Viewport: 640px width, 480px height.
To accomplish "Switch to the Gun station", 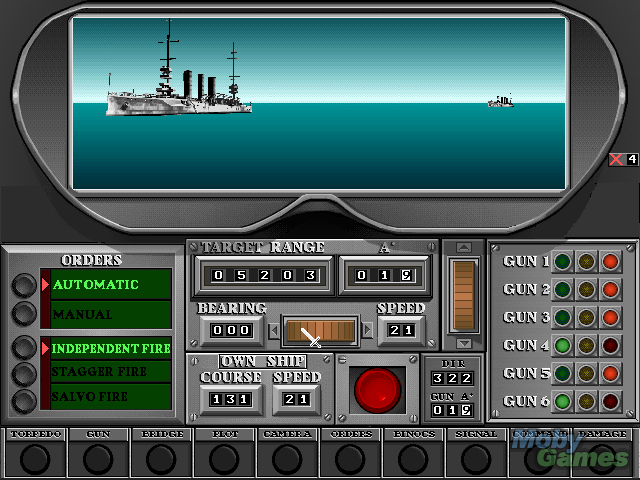I will coord(98,458).
